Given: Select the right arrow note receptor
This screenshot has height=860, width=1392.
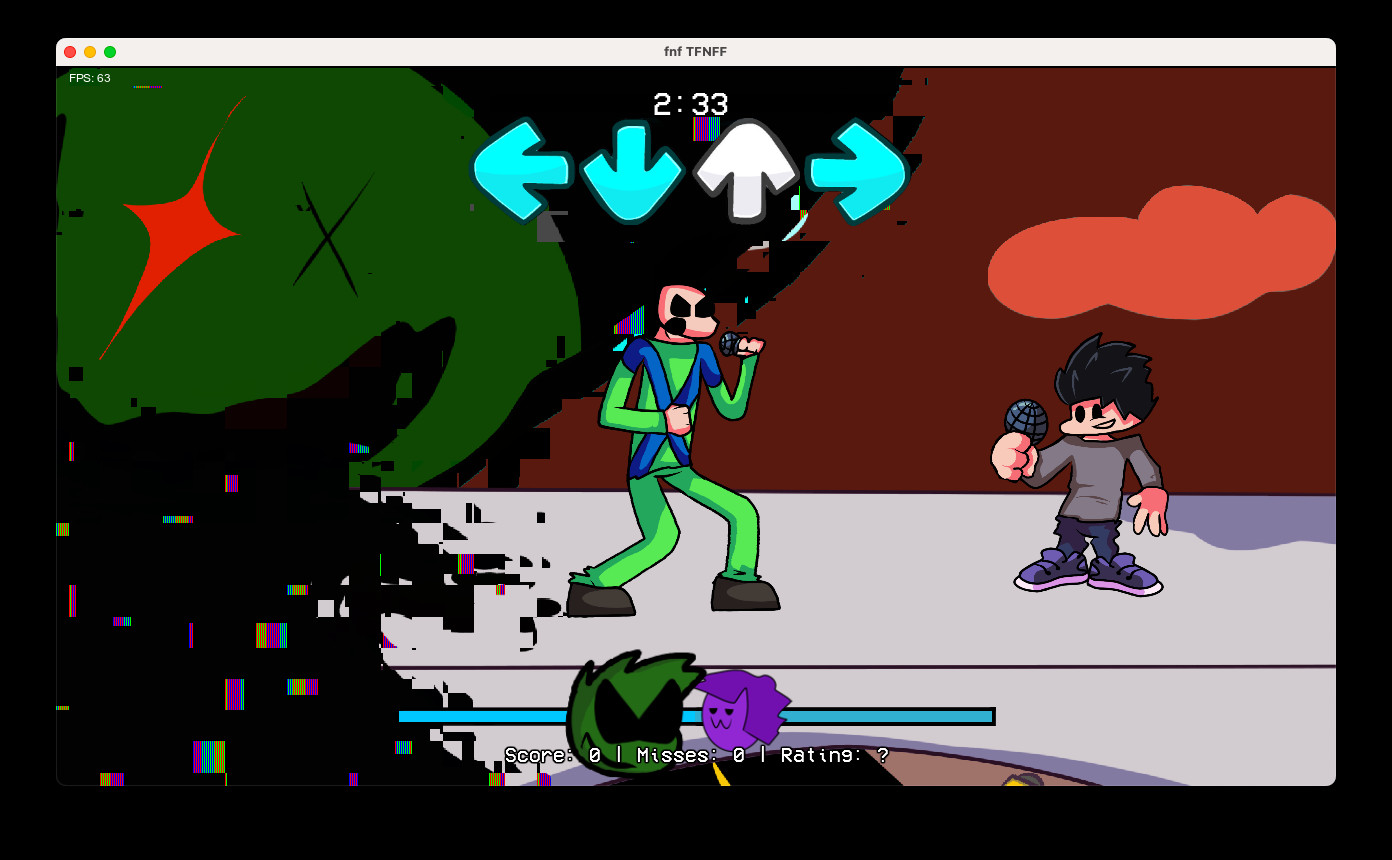Looking at the screenshot, I should pyautogui.click(x=855, y=170).
